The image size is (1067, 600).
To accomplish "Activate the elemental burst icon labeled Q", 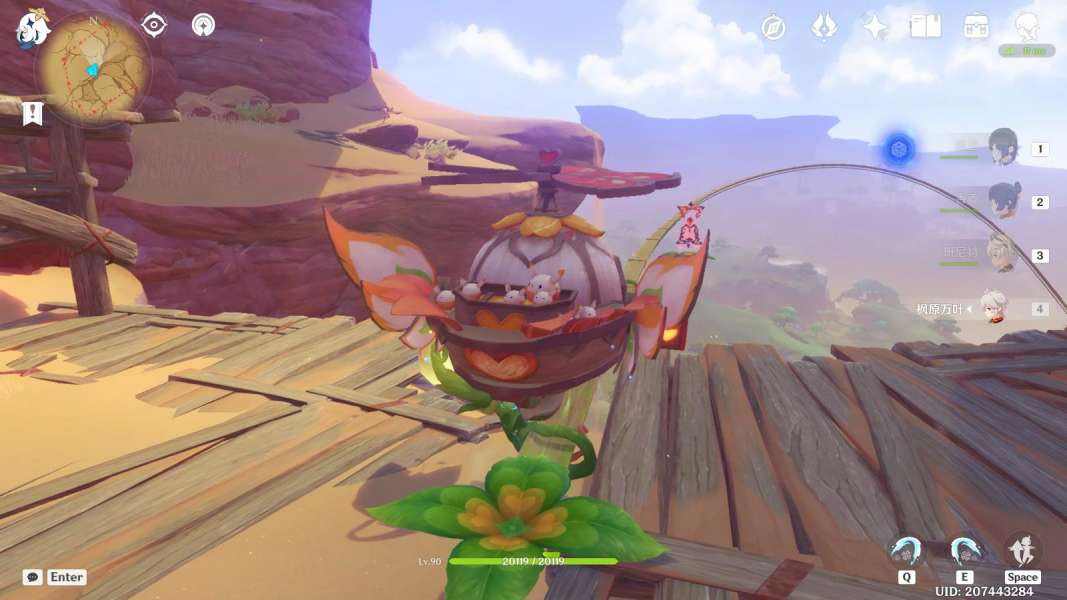I will (907, 552).
